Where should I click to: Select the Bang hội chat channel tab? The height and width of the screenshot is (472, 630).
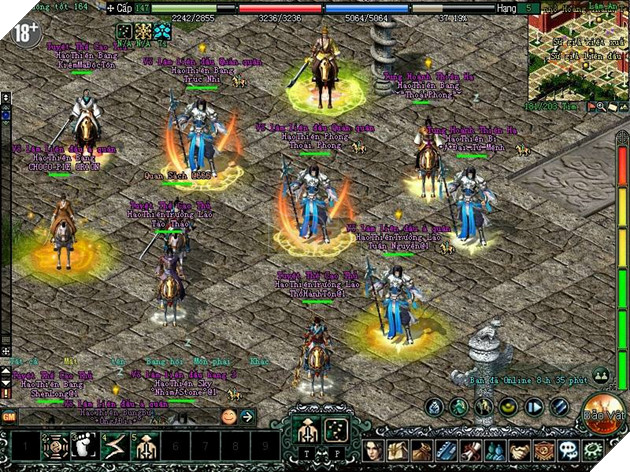click(155, 362)
